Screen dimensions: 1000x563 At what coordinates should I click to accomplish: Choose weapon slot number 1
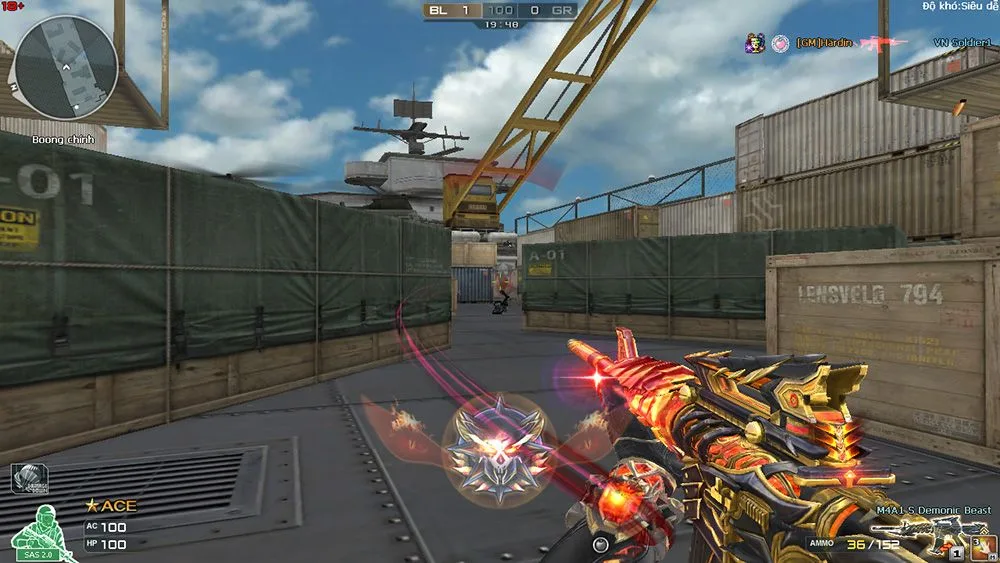click(x=956, y=552)
